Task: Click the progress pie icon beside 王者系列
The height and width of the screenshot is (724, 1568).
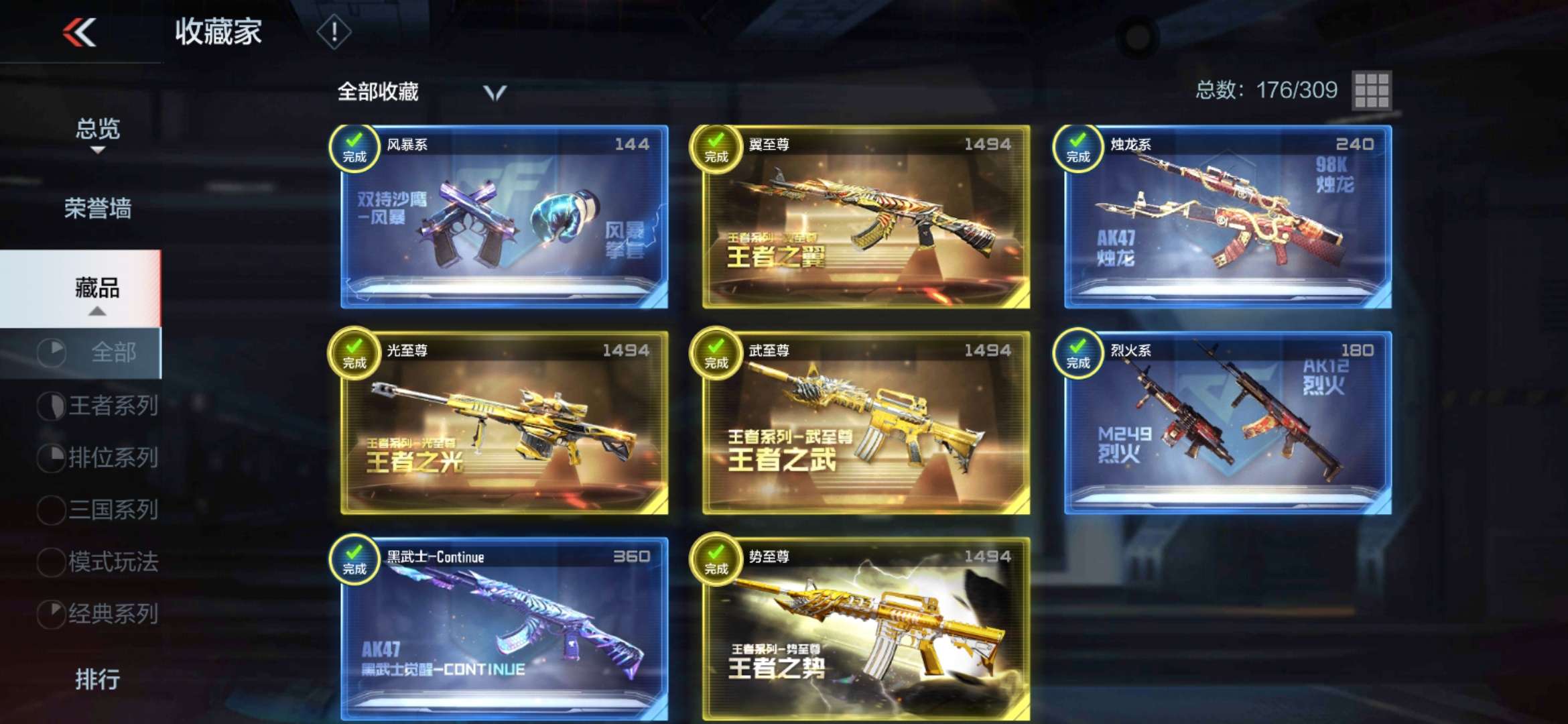Action: (52, 405)
